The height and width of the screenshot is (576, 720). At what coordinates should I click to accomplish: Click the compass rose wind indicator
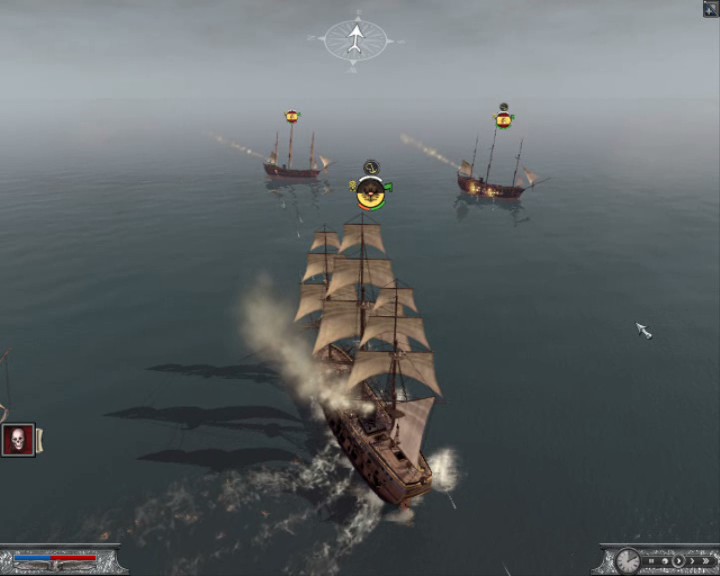pyautogui.click(x=355, y=40)
